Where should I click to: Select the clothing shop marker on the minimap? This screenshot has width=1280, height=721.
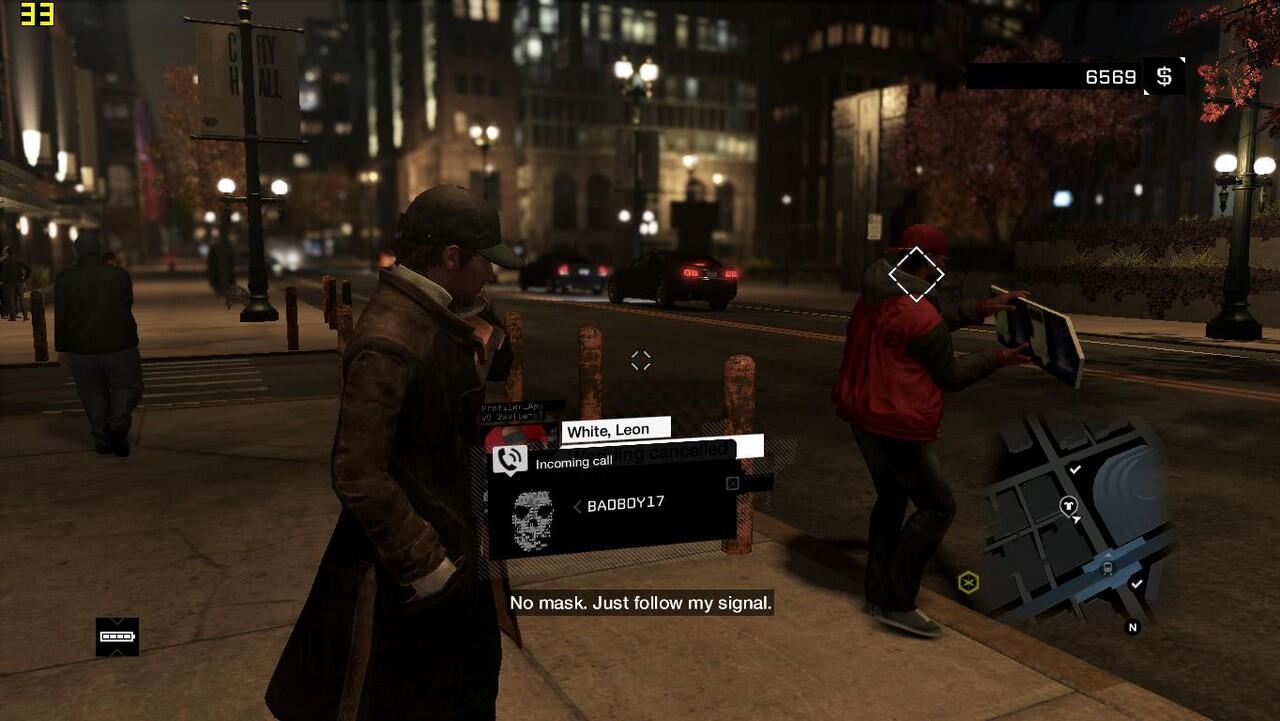click(1069, 507)
